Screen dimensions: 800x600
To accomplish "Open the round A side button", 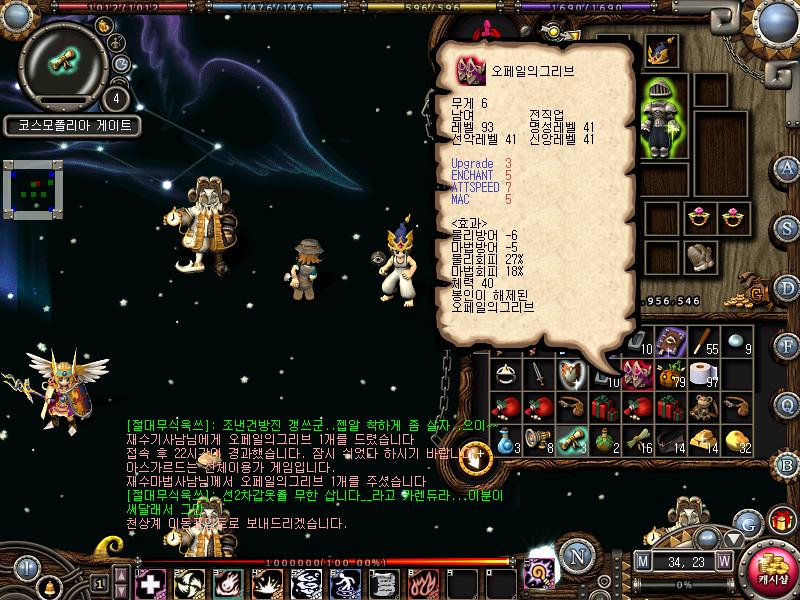I will click(x=787, y=168).
